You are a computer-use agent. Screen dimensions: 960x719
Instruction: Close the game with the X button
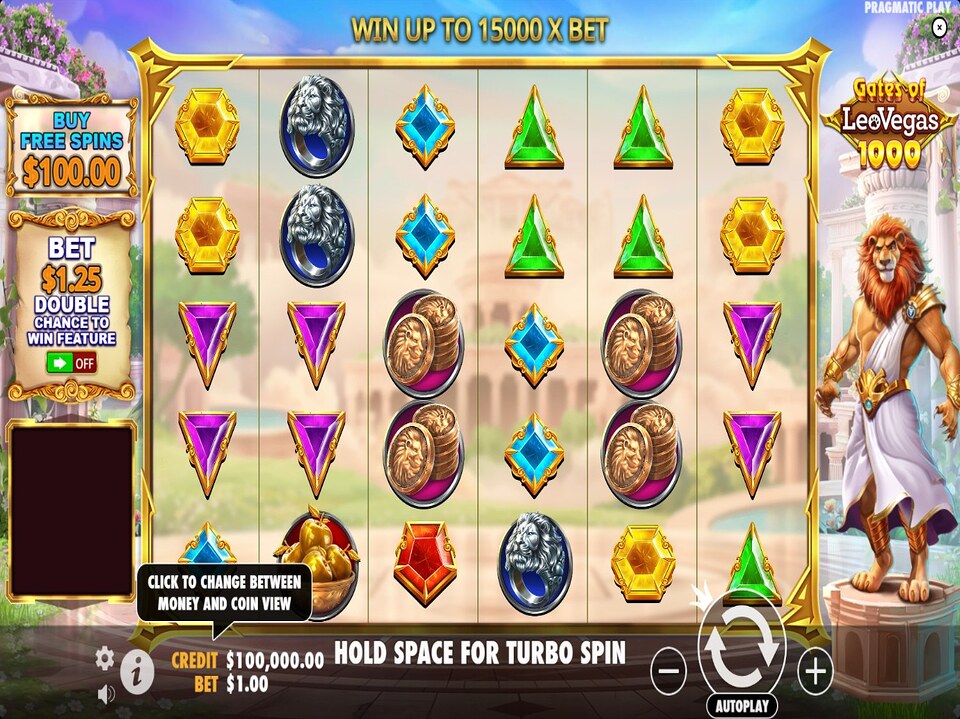[x=939, y=28]
